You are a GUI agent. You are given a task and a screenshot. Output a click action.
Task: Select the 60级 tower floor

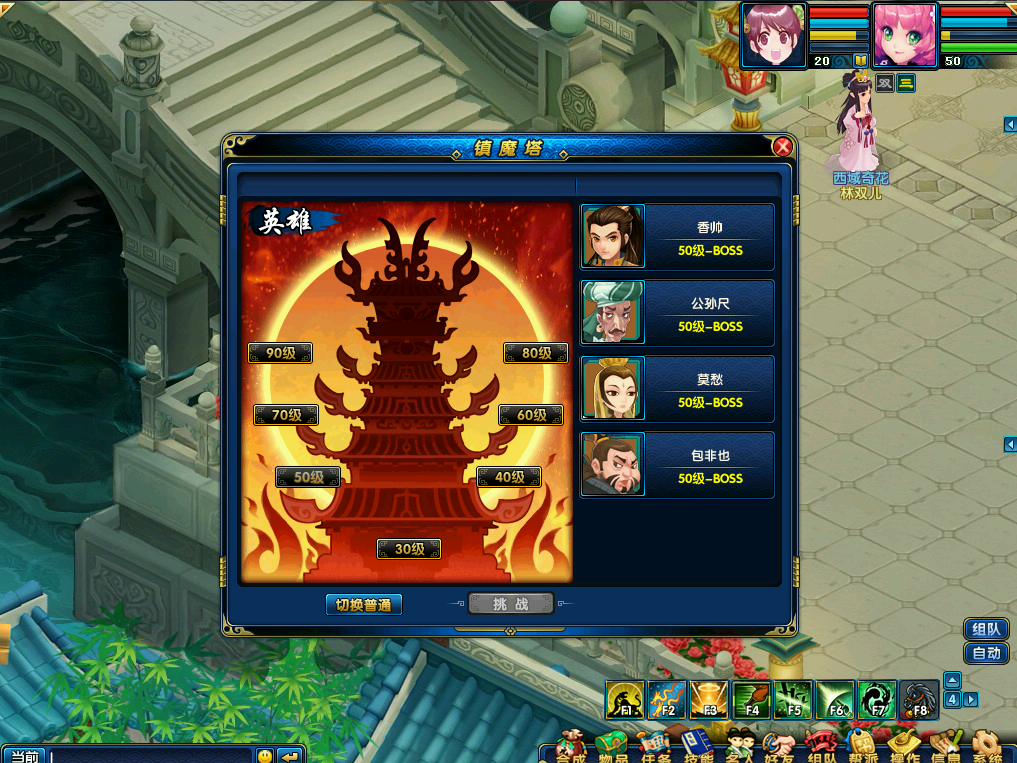530,415
